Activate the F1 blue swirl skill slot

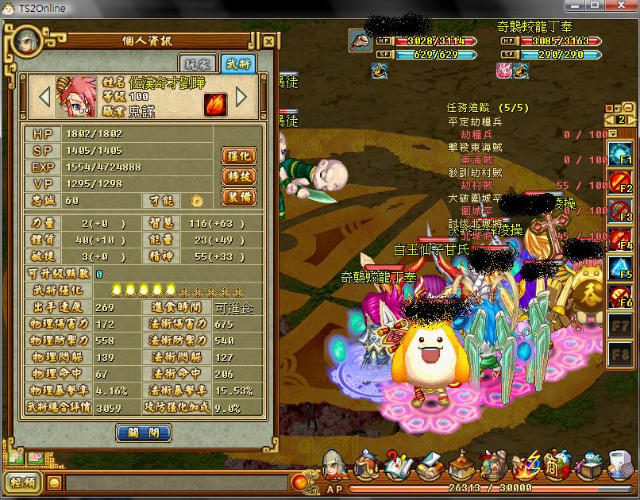620,153
